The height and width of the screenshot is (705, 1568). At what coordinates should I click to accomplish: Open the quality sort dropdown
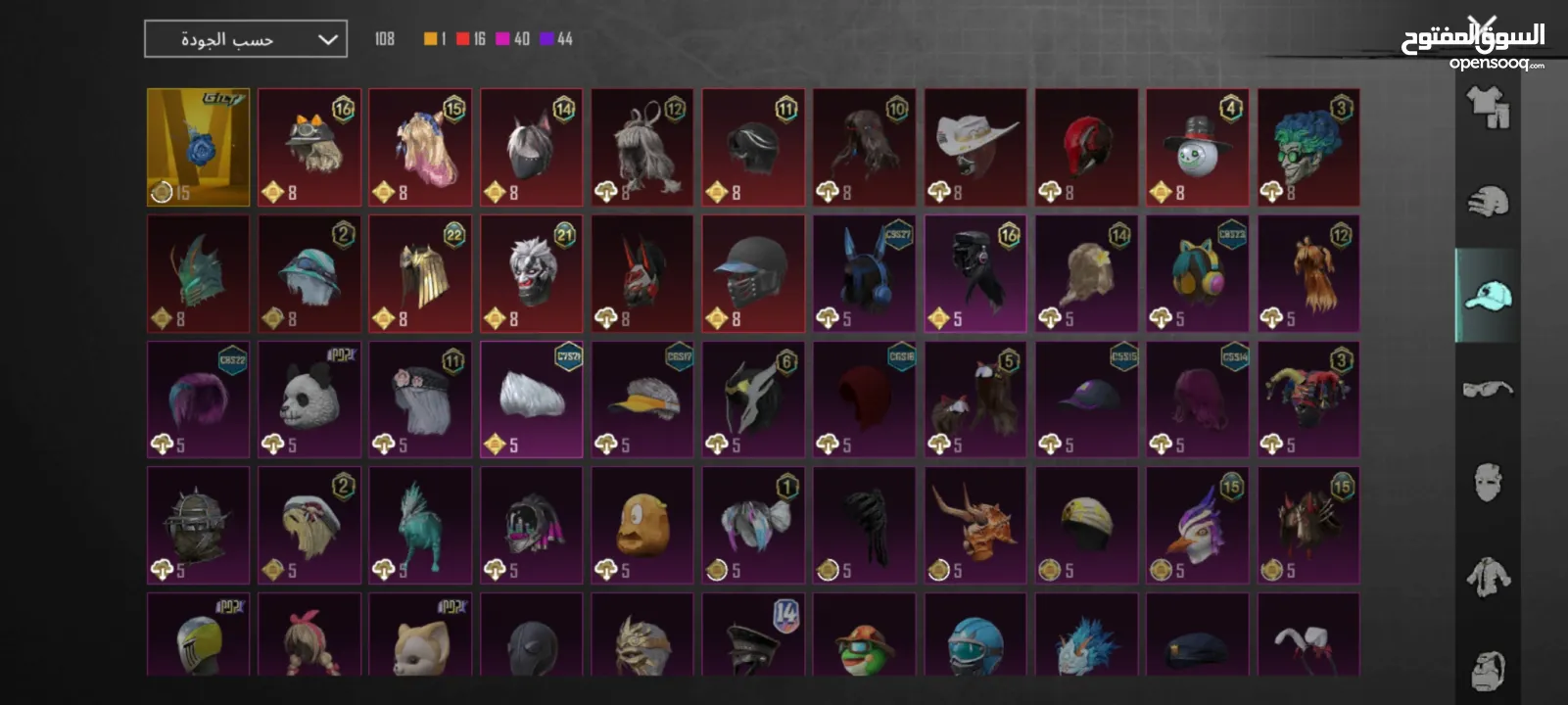point(245,39)
